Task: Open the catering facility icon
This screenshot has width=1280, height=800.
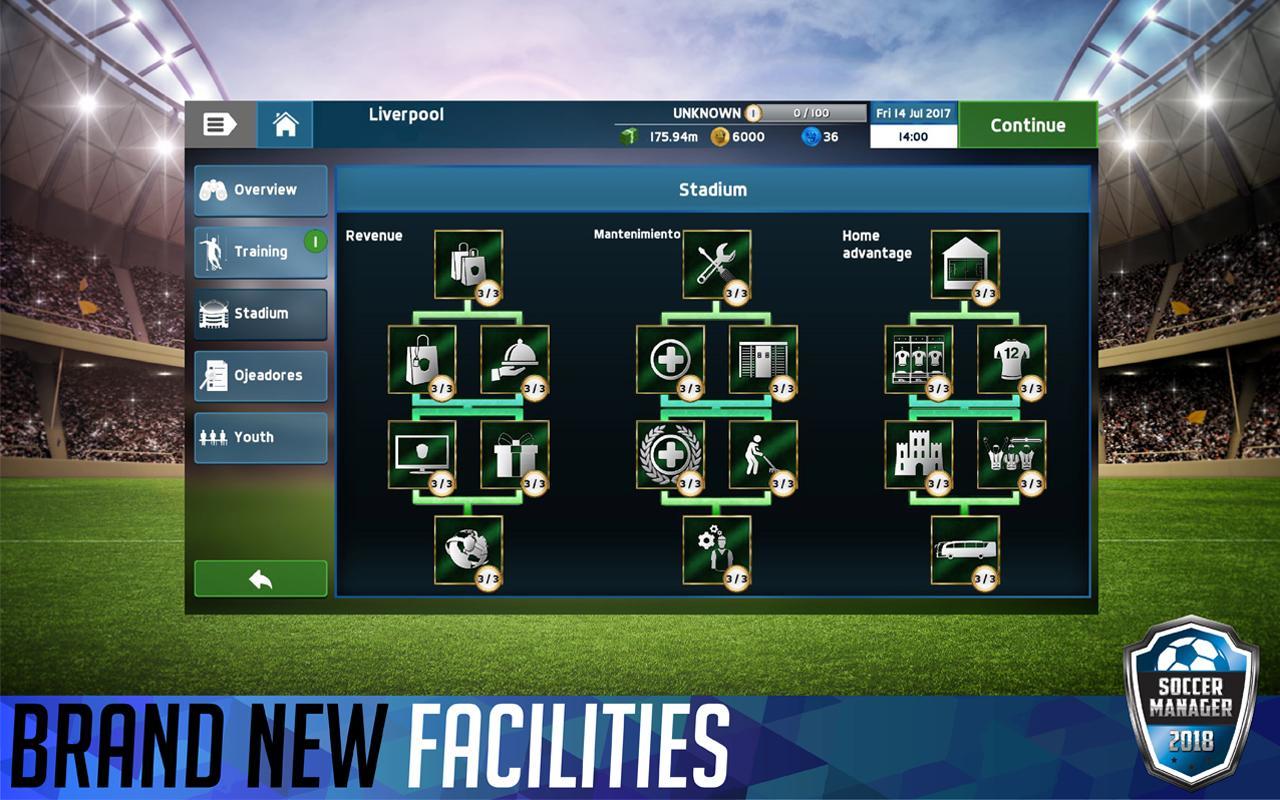Action: (515, 358)
